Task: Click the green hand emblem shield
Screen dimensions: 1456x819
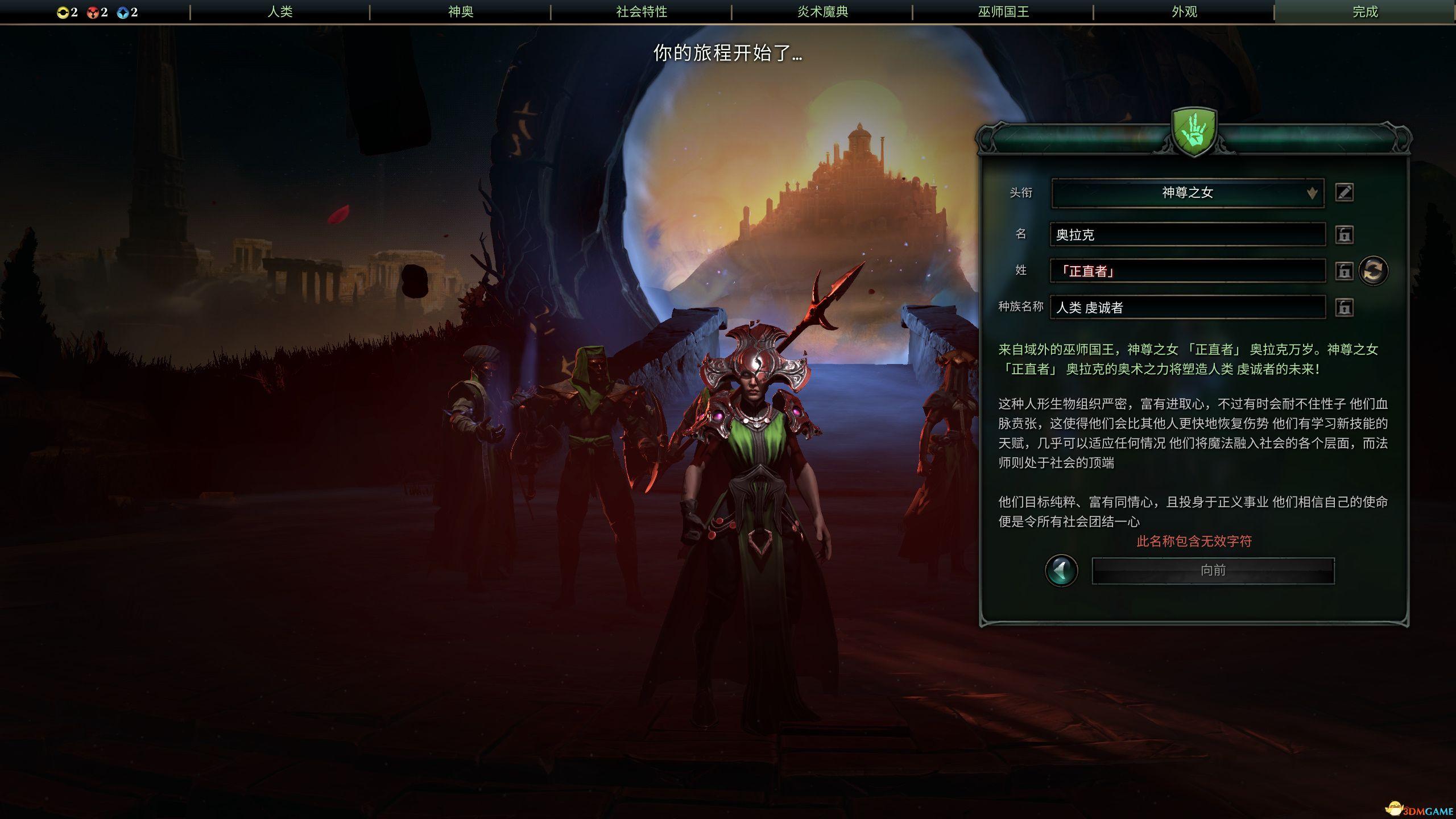Action: 1194,132
